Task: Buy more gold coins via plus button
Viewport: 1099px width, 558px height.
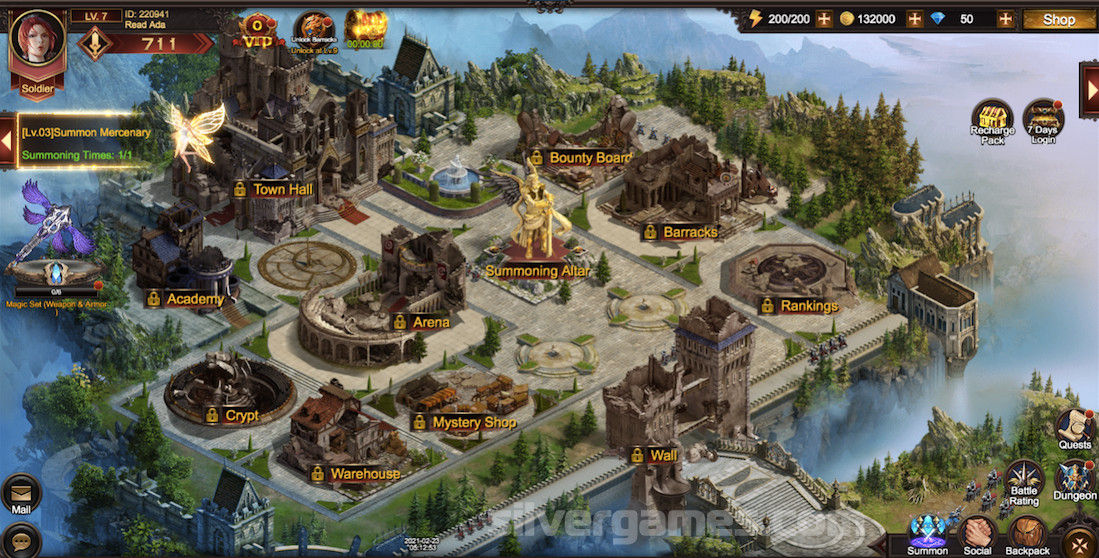Action: coord(914,19)
